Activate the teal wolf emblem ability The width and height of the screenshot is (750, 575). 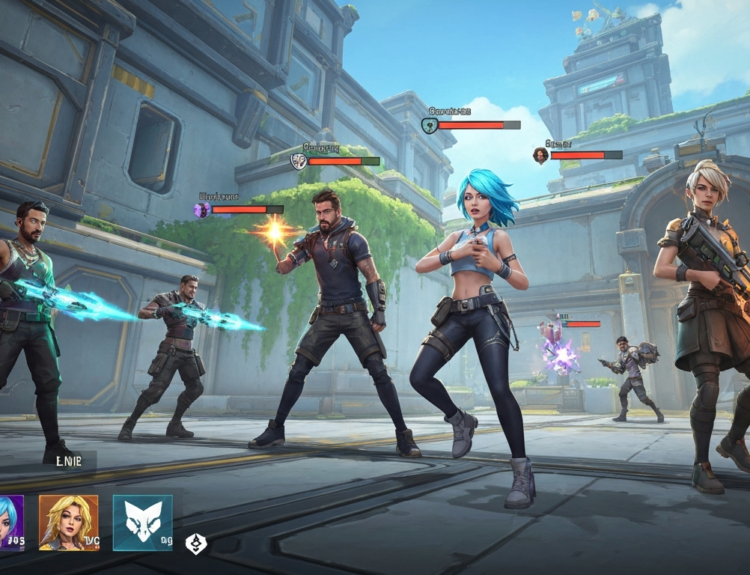[x=142, y=522]
